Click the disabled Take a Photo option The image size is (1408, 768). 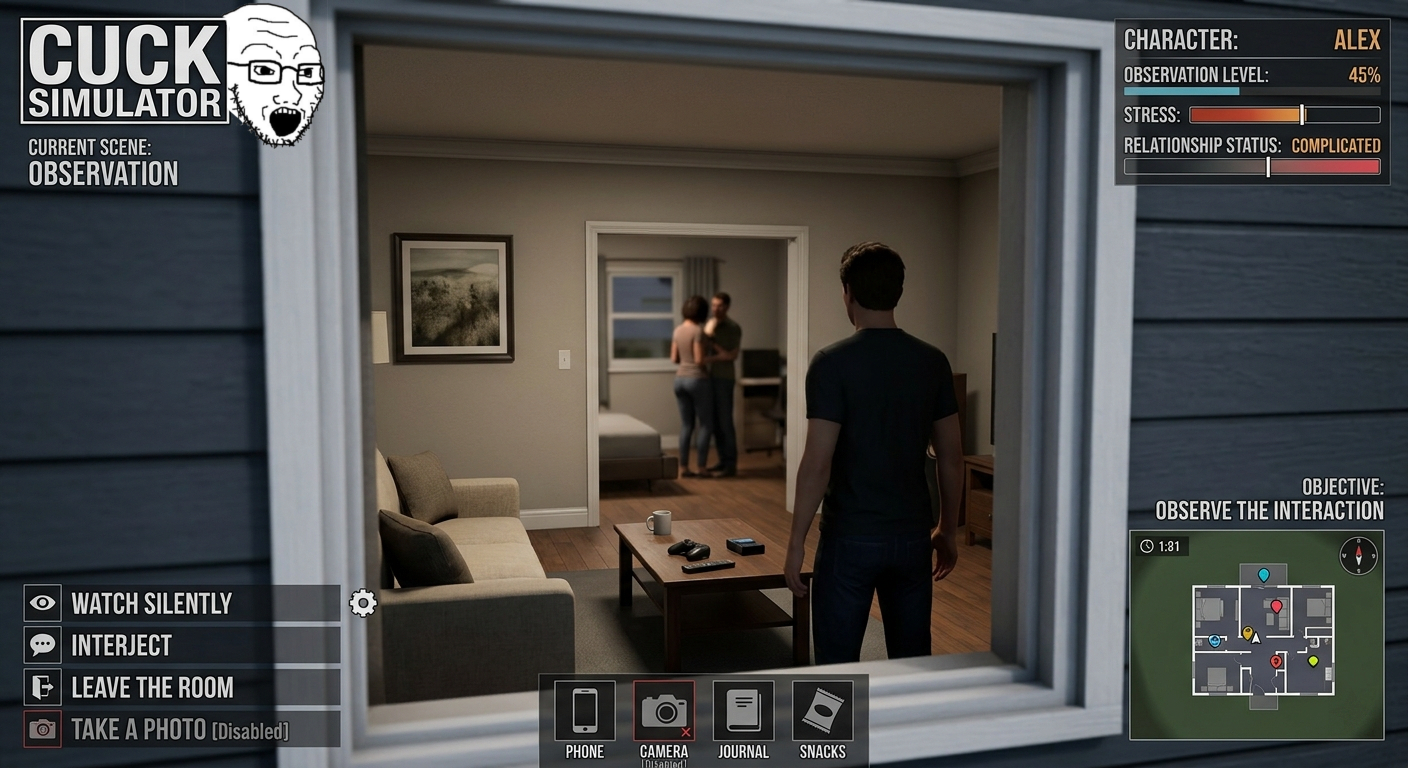click(180, 729)
